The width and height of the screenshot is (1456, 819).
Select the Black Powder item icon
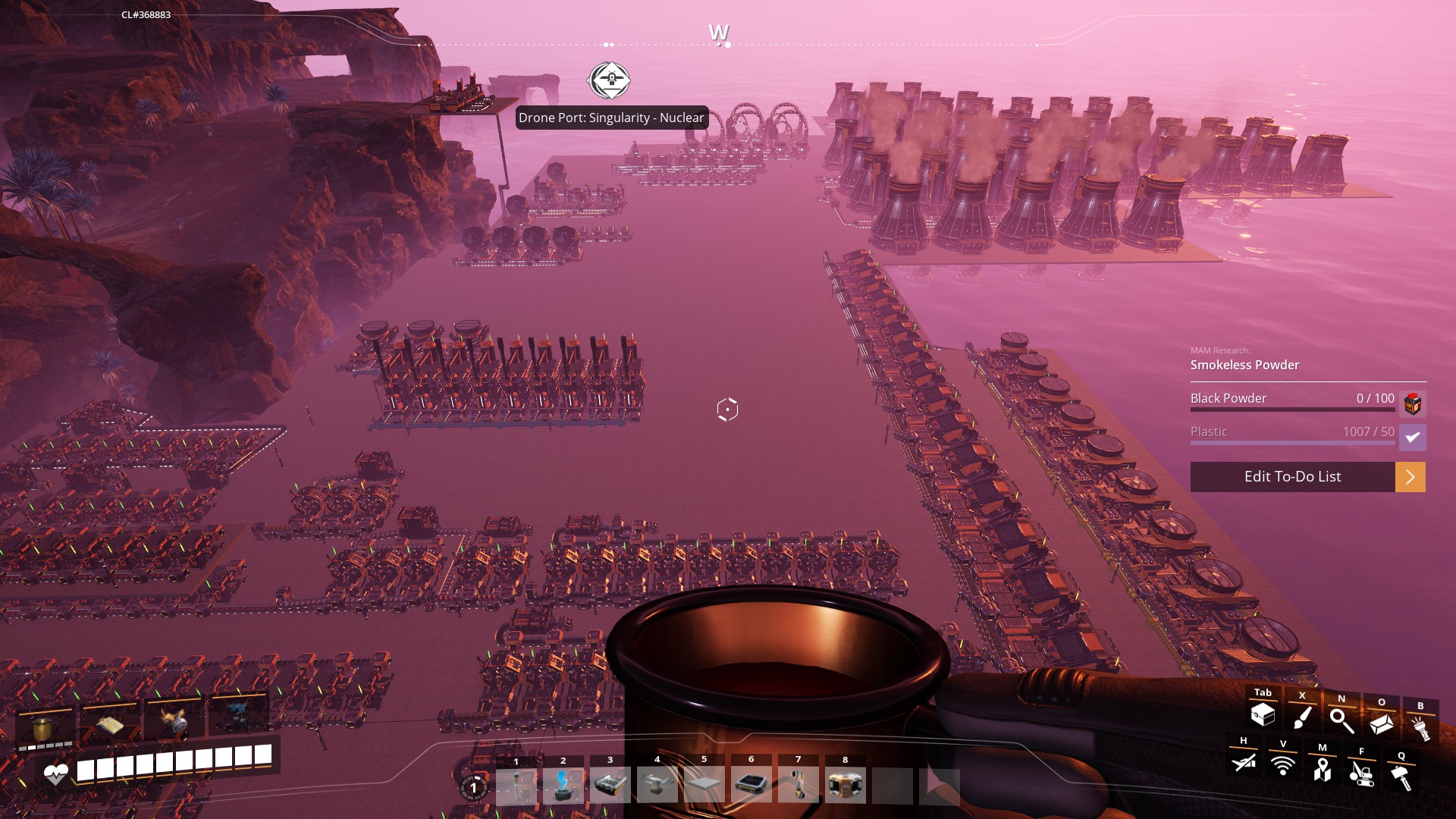(x=1412, y=403)
